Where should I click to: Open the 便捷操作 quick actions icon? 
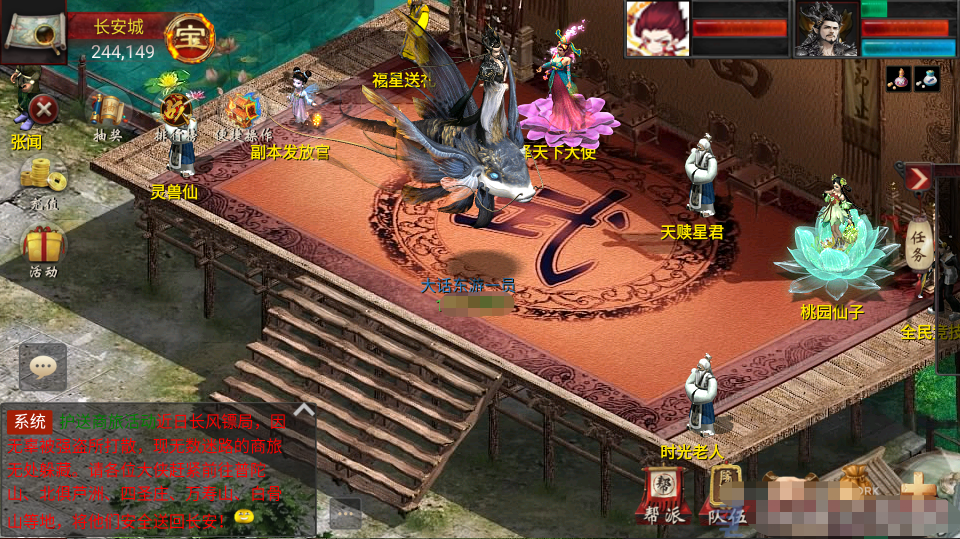click(241, 110)
